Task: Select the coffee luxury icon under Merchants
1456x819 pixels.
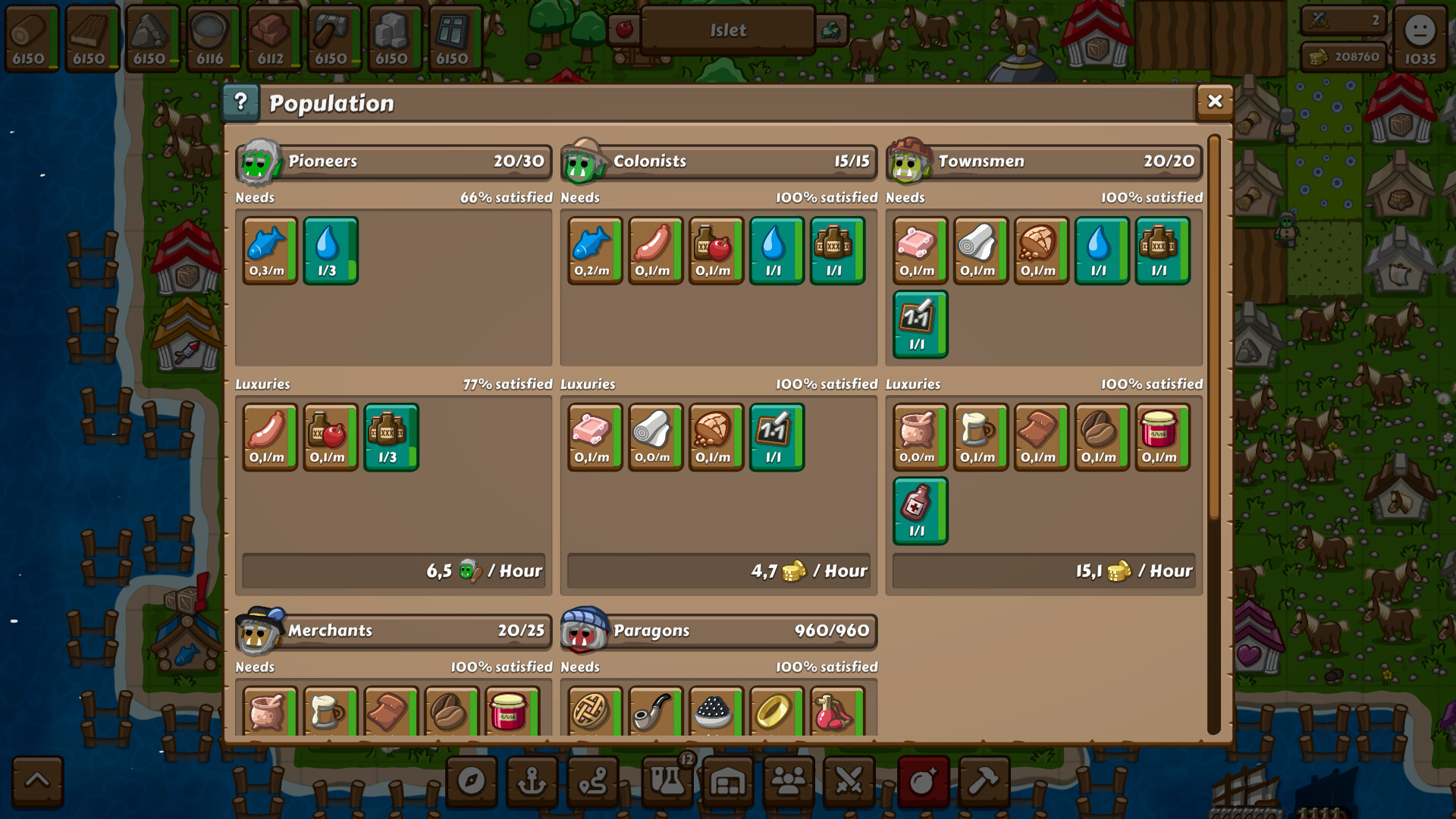Action: 450,713
